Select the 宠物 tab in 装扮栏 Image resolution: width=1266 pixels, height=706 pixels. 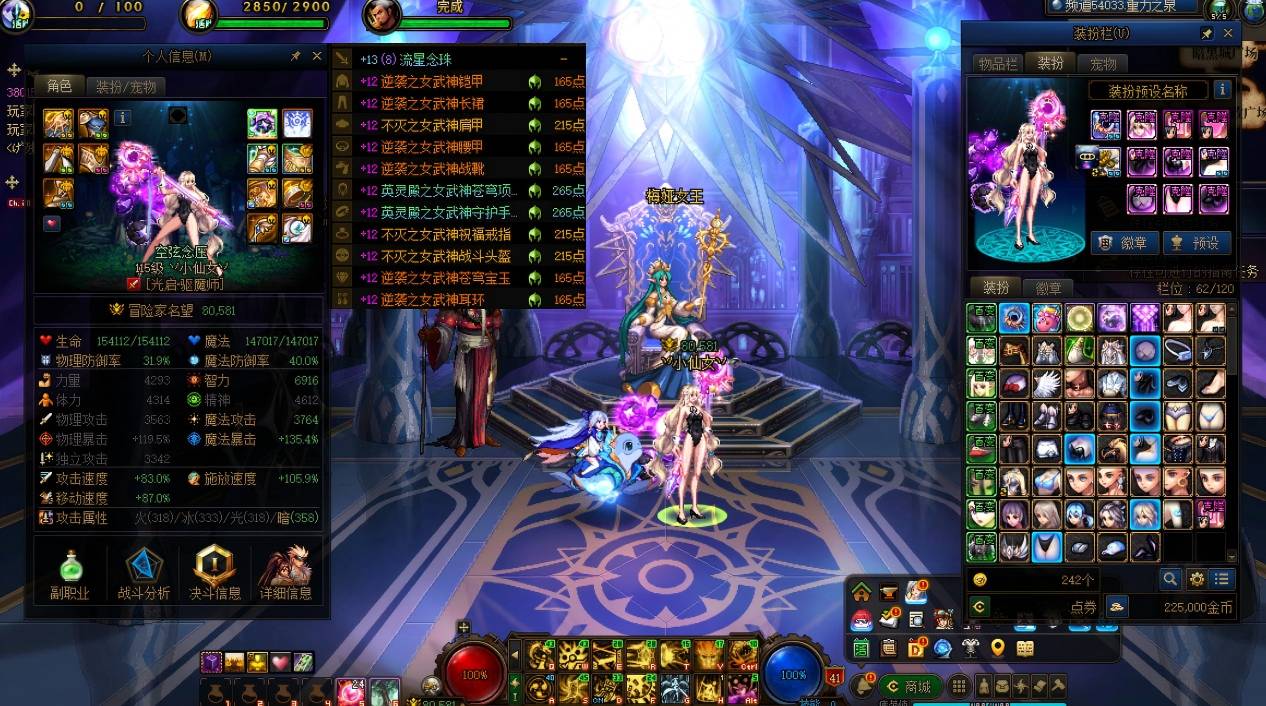click(1103, 63)
